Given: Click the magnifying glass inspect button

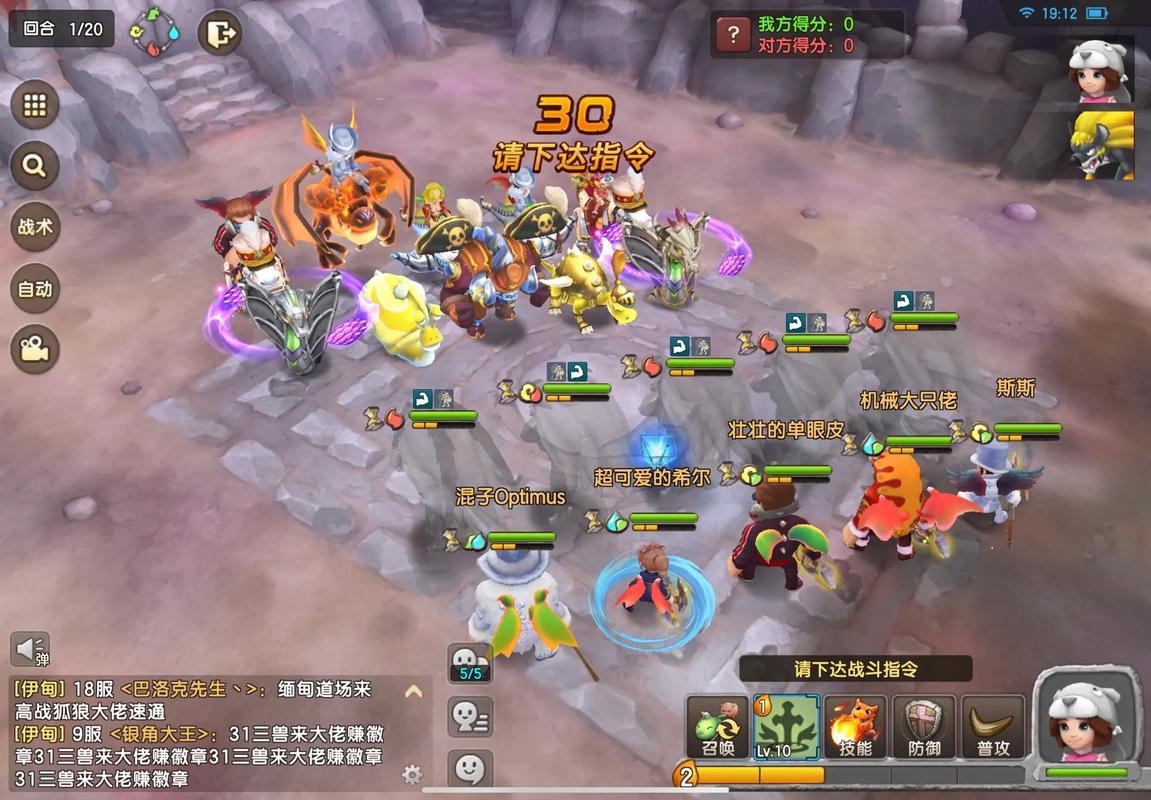Looking at the screenshot, I should [35, 166].
